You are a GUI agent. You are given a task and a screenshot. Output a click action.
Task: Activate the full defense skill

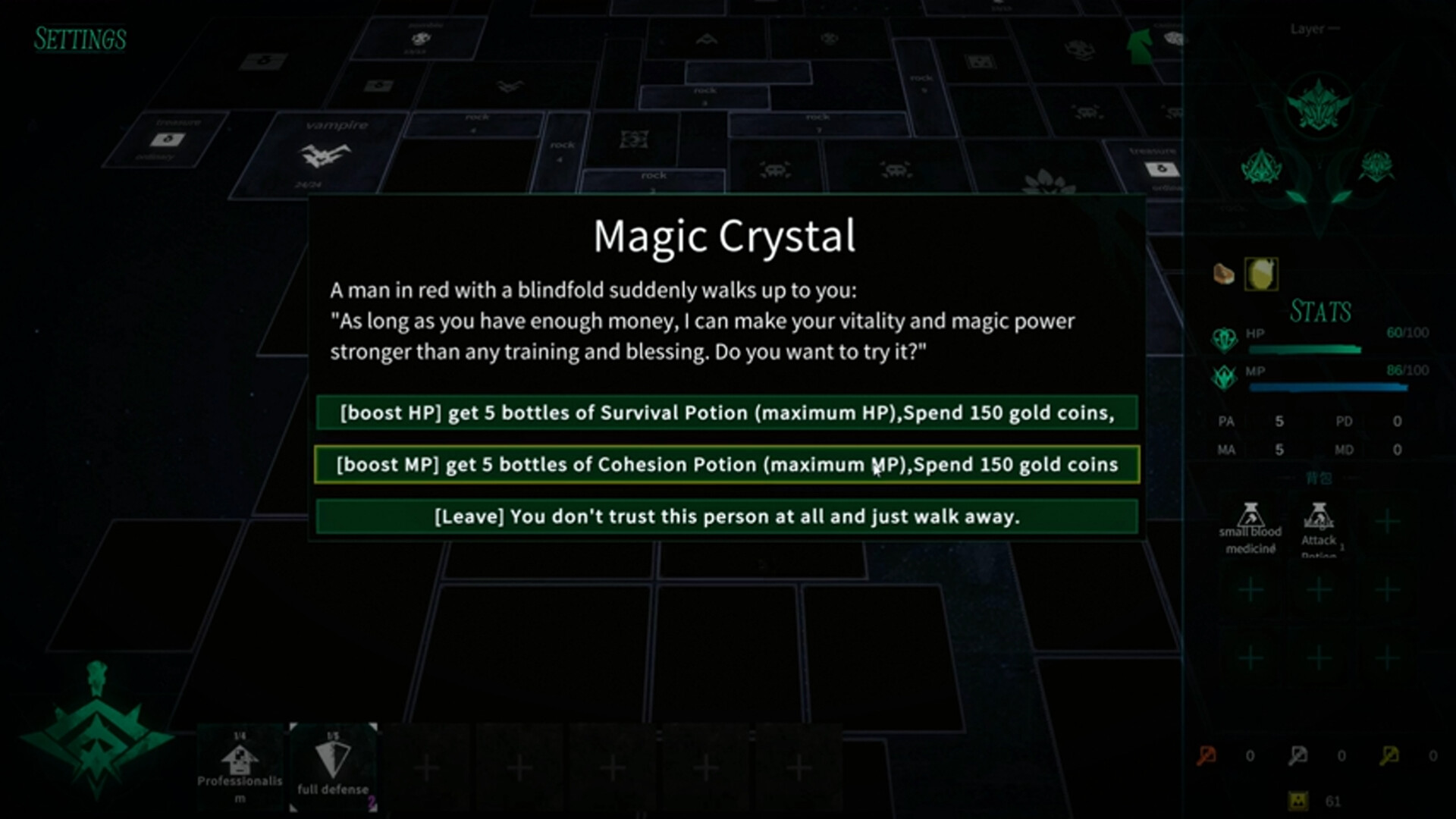pyautogui.click(x=334, y=766)
